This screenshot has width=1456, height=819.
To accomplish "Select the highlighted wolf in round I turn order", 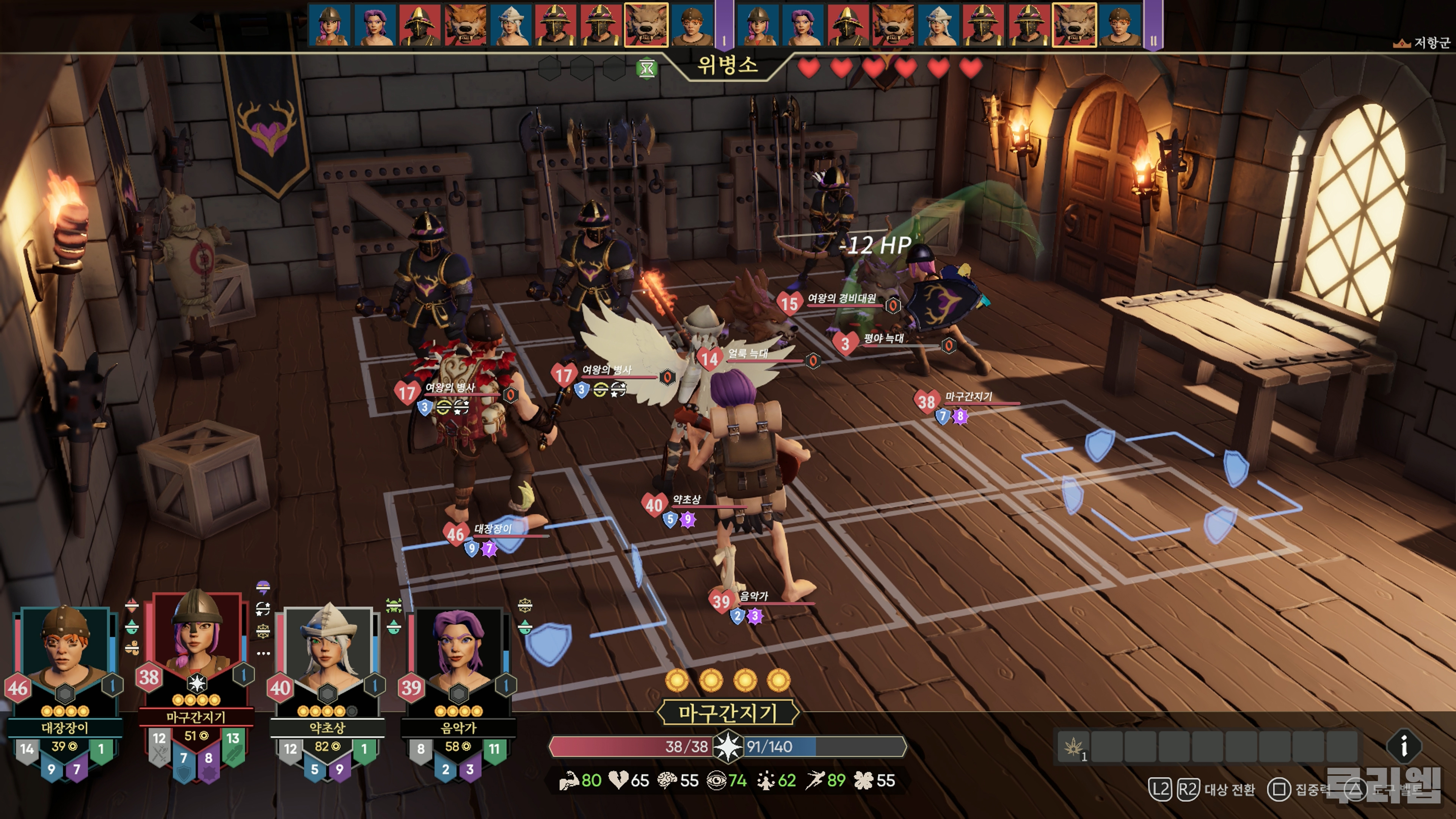I will 646,24.
